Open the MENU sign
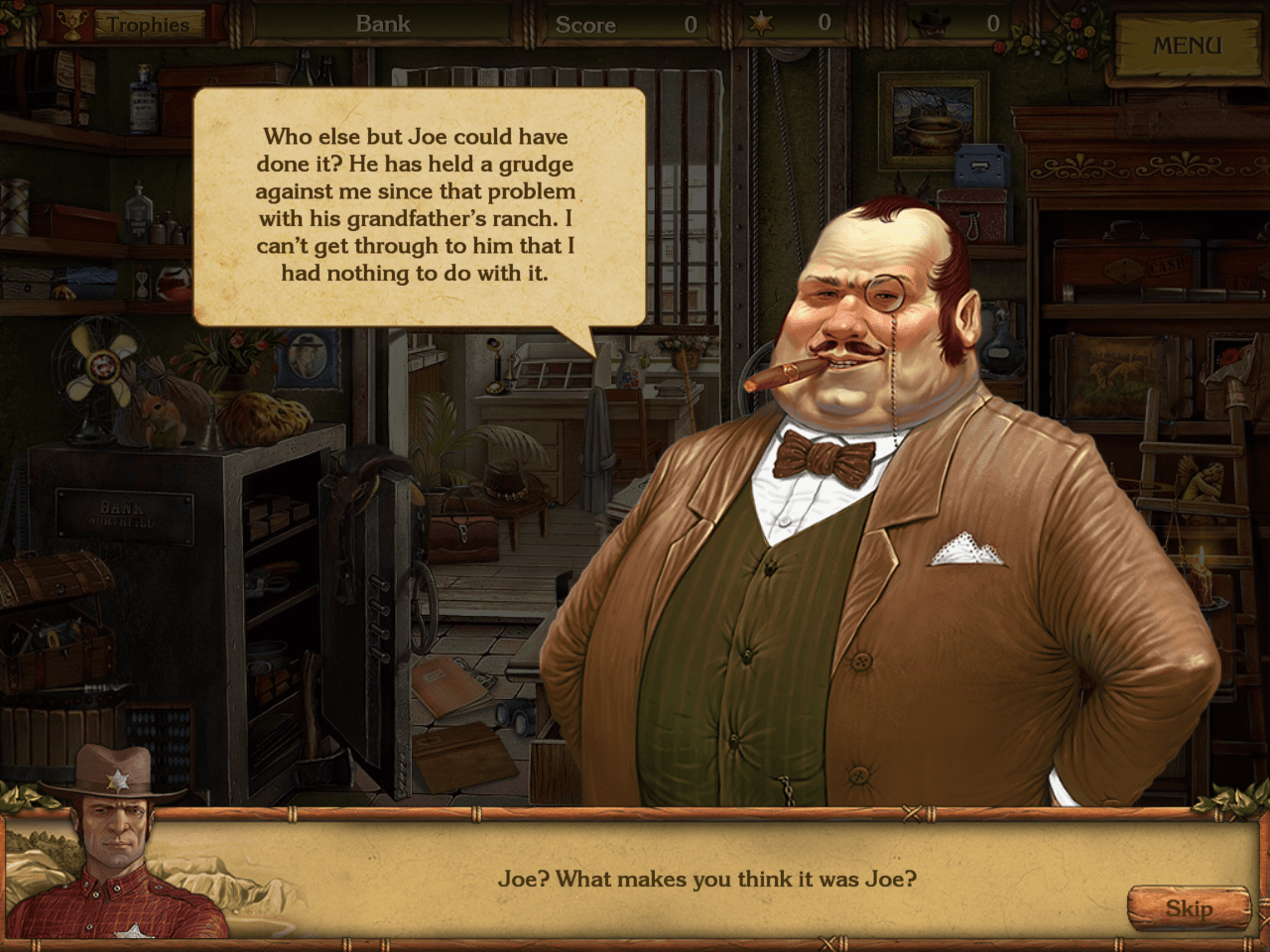 click(1187, 46)
